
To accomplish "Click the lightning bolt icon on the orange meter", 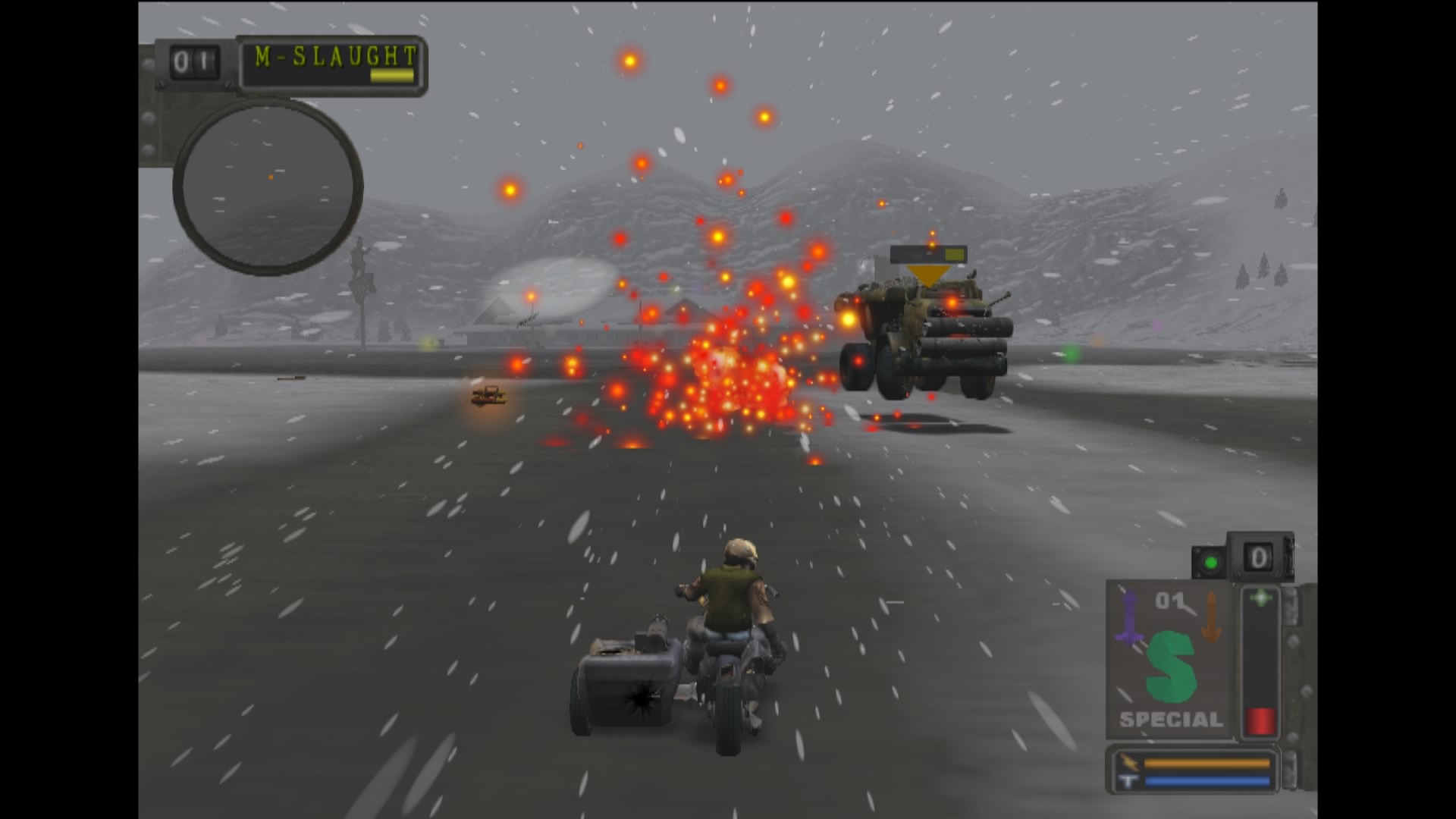I will (x=1131, y=761).
